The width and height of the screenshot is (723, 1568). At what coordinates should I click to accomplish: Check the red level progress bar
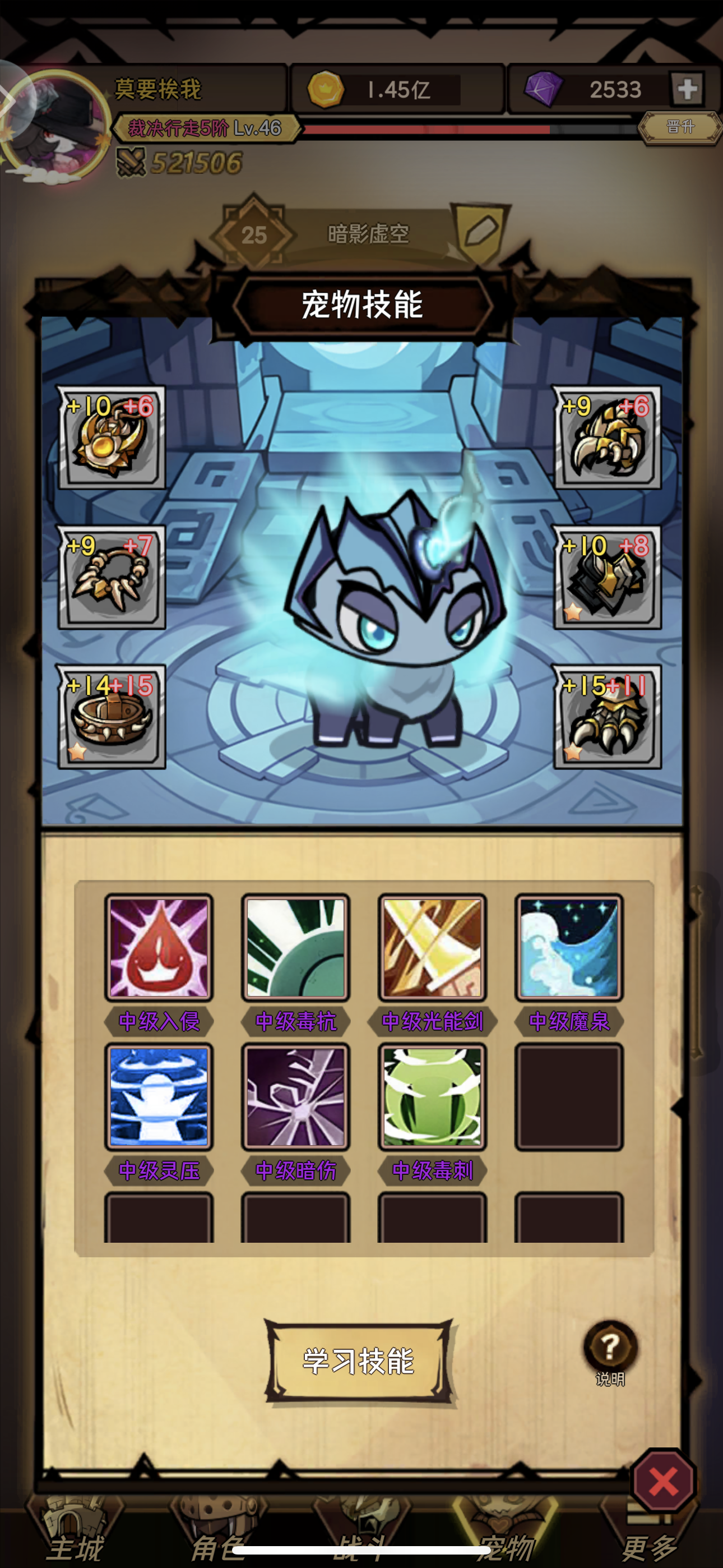coord(426,130)
